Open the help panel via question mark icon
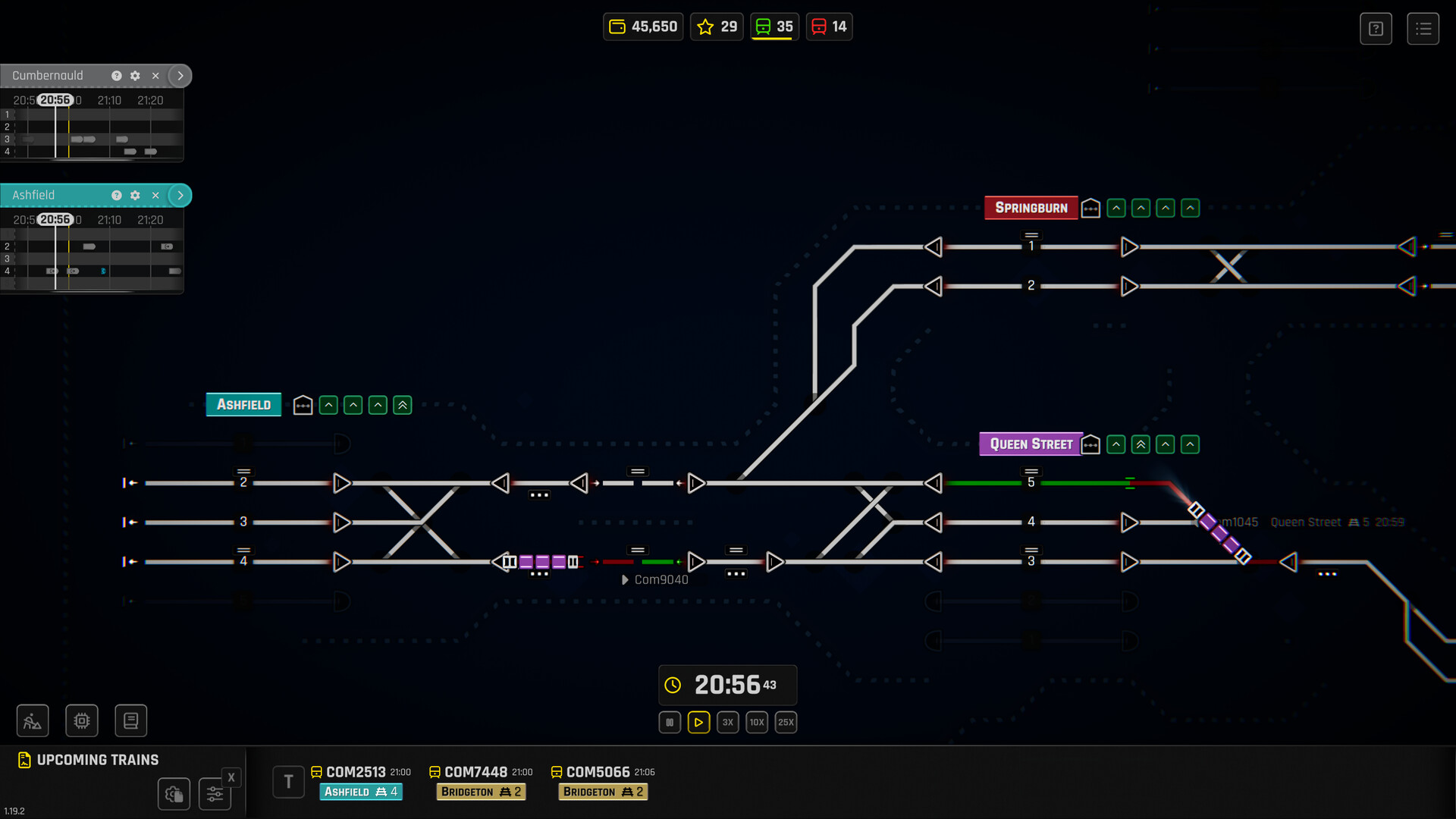This screenshot has width=1456, height=819. pos(1376,28)
